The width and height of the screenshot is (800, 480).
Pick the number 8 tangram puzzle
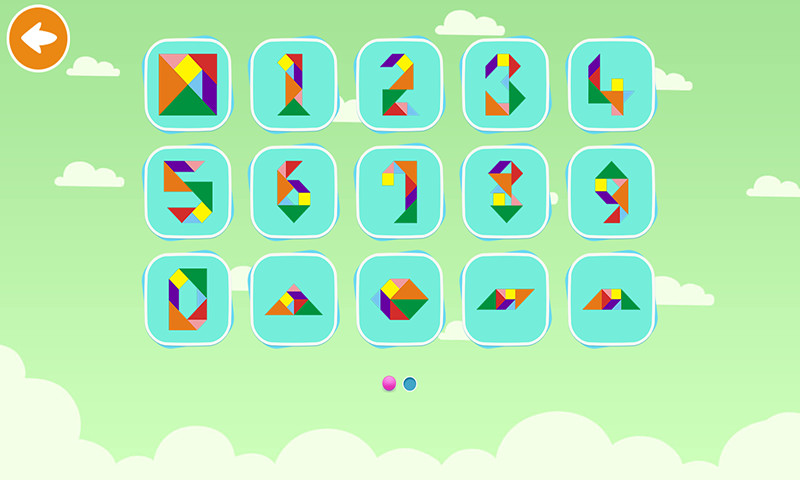click(x=505, y=192)
